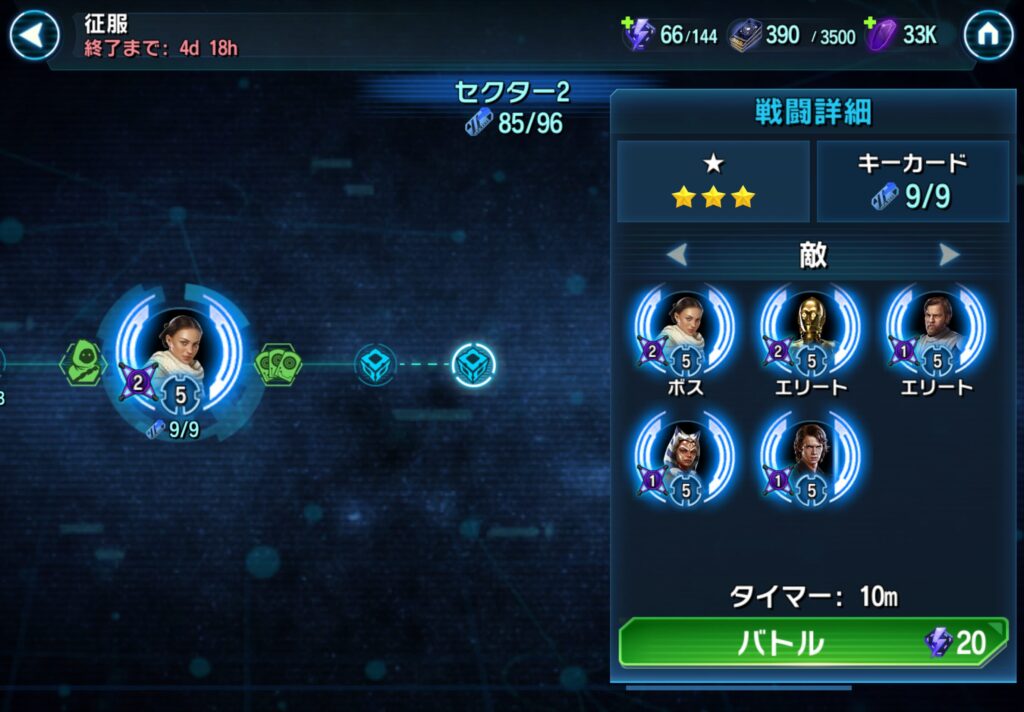Inspect the C-3PO elite enemy portrait

point(812,329)
